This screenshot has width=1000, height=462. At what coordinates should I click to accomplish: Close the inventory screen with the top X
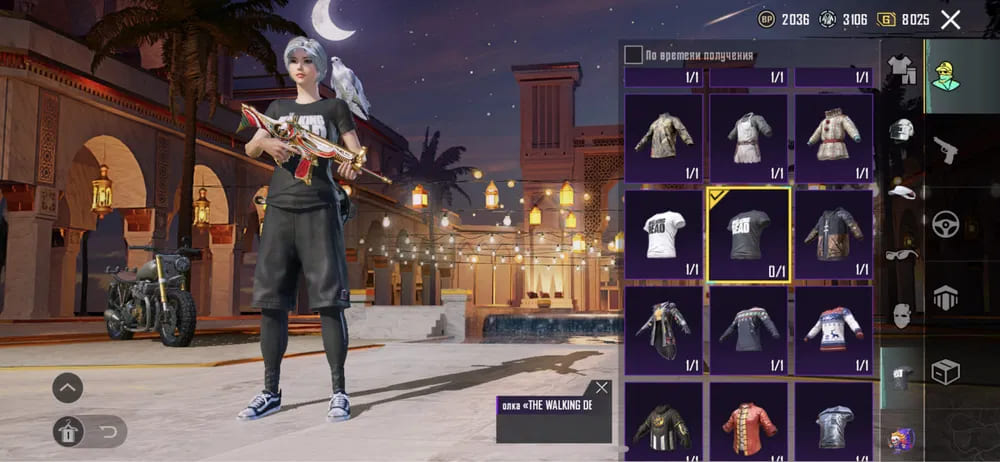[950, 19]
